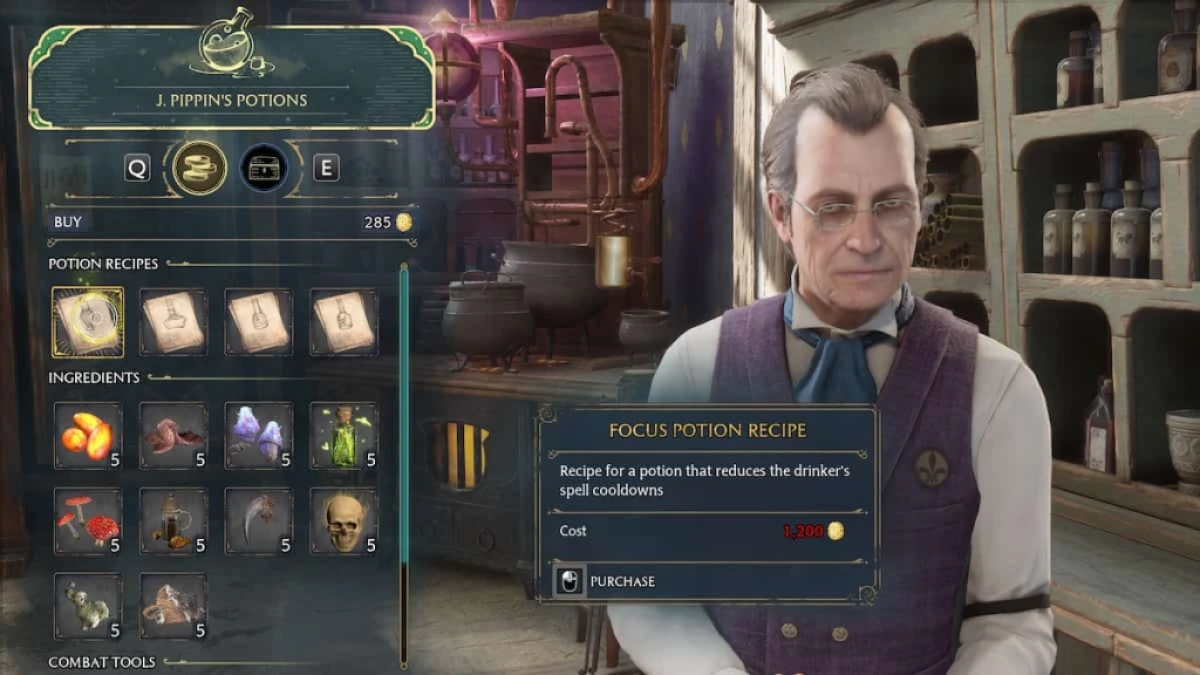
Task: Select the glass jar ingredient slot
Action: [x=173, y=521]
